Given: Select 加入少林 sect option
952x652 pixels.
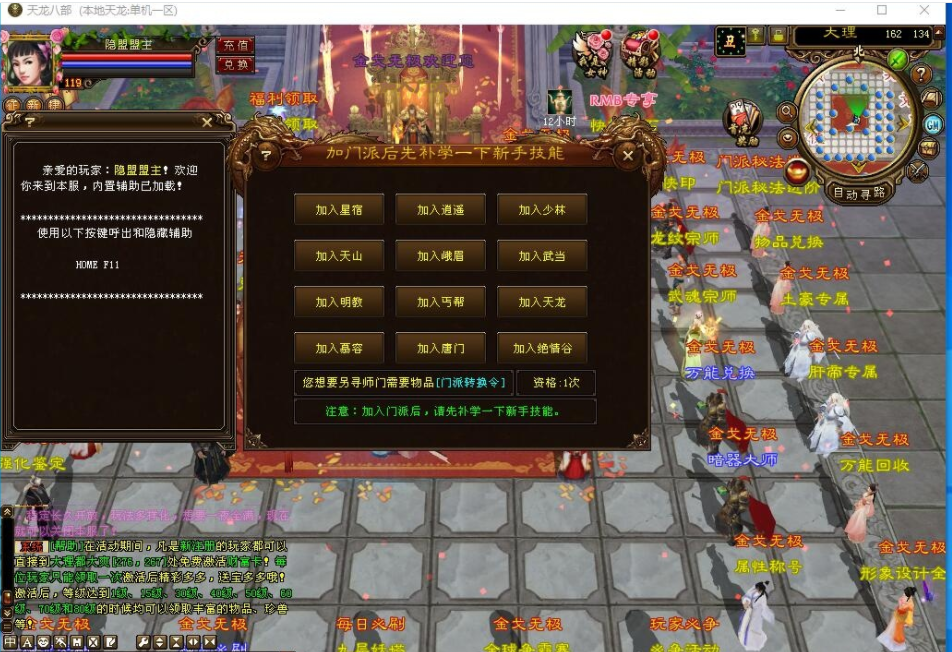Looking at the screenshot, I should click(x=542, y=210).
